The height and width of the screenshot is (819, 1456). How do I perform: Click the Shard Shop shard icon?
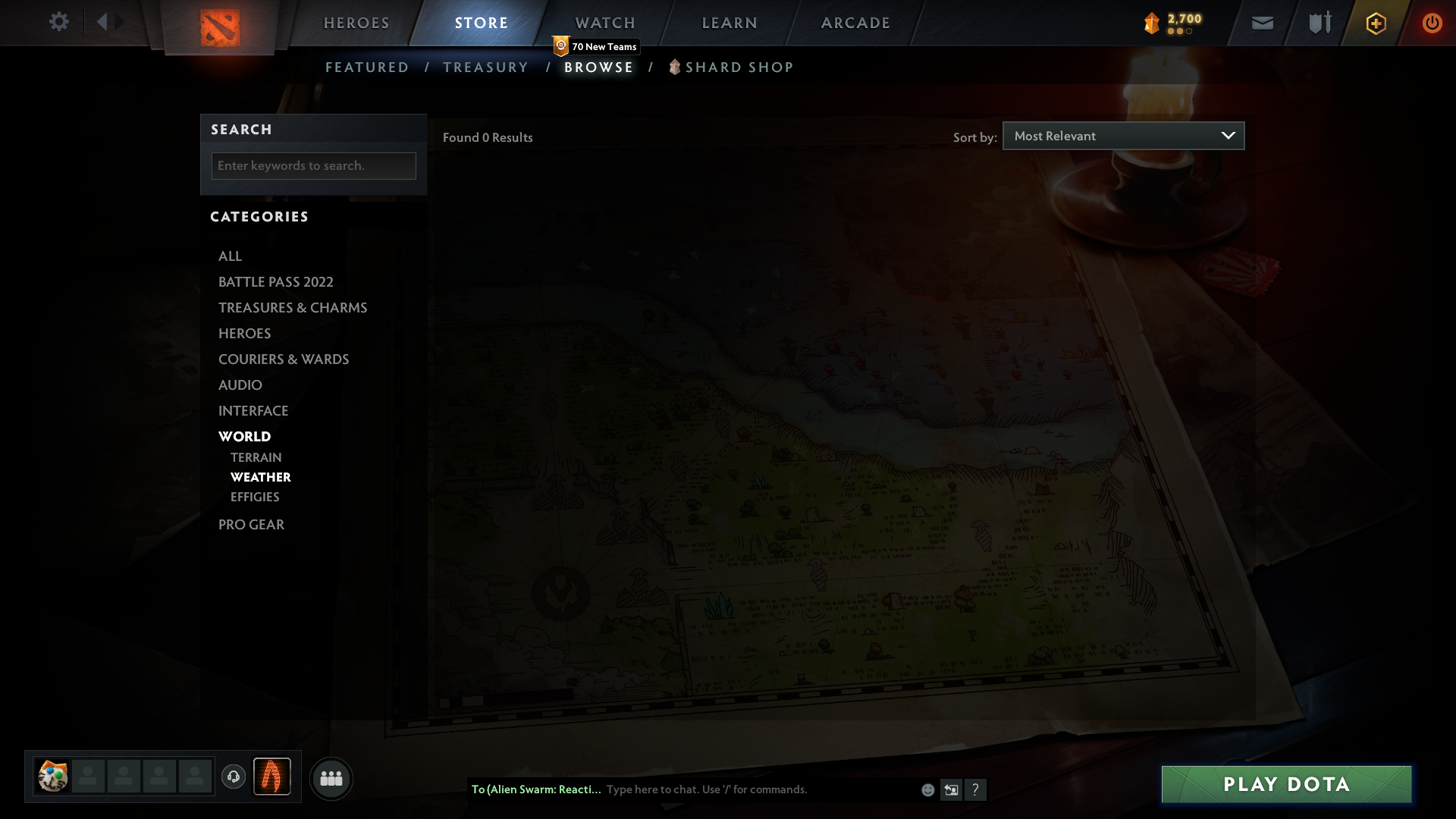point(674,67)
